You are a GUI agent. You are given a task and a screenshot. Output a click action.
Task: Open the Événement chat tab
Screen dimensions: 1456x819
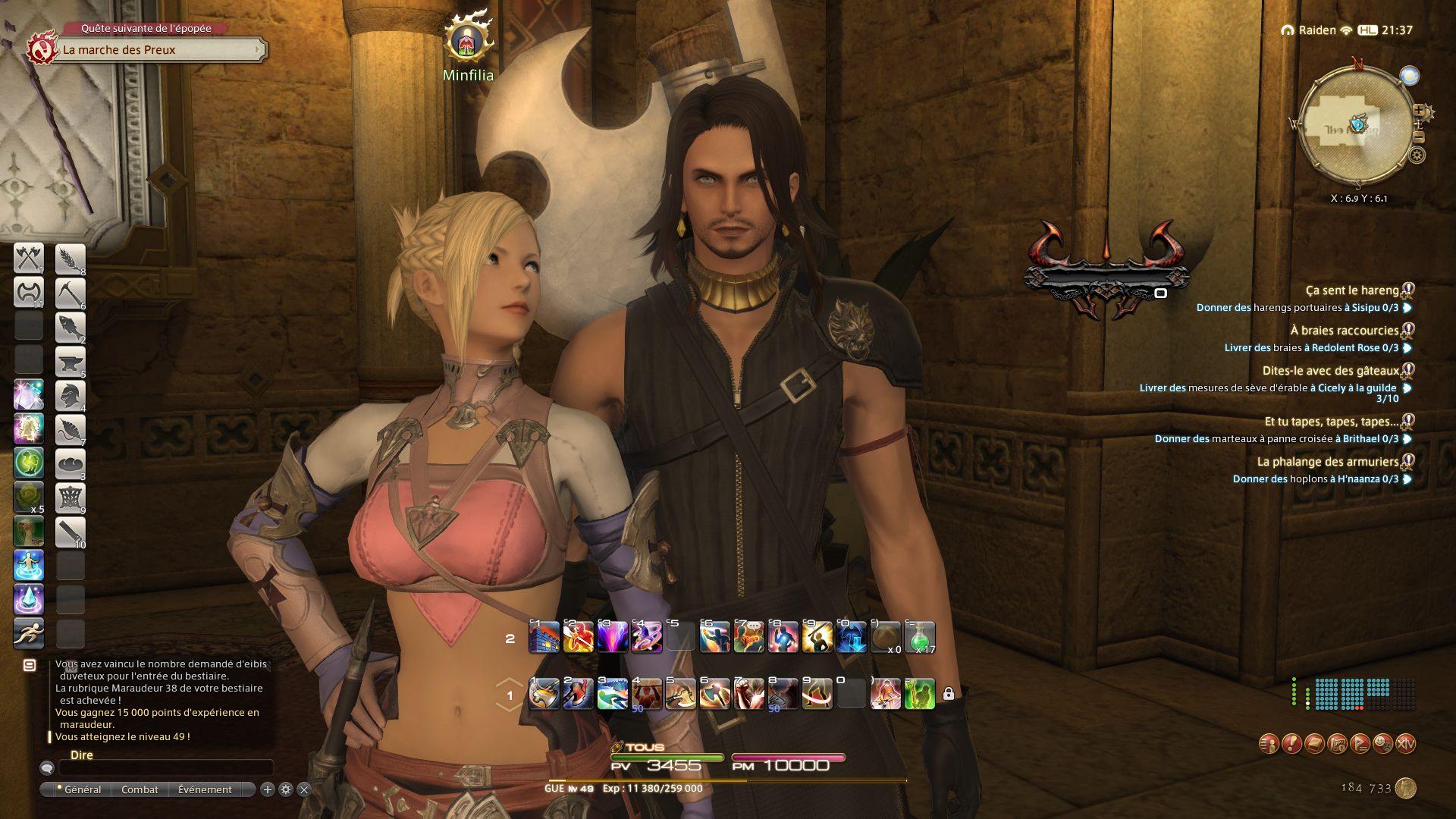[x=205, y=789]
